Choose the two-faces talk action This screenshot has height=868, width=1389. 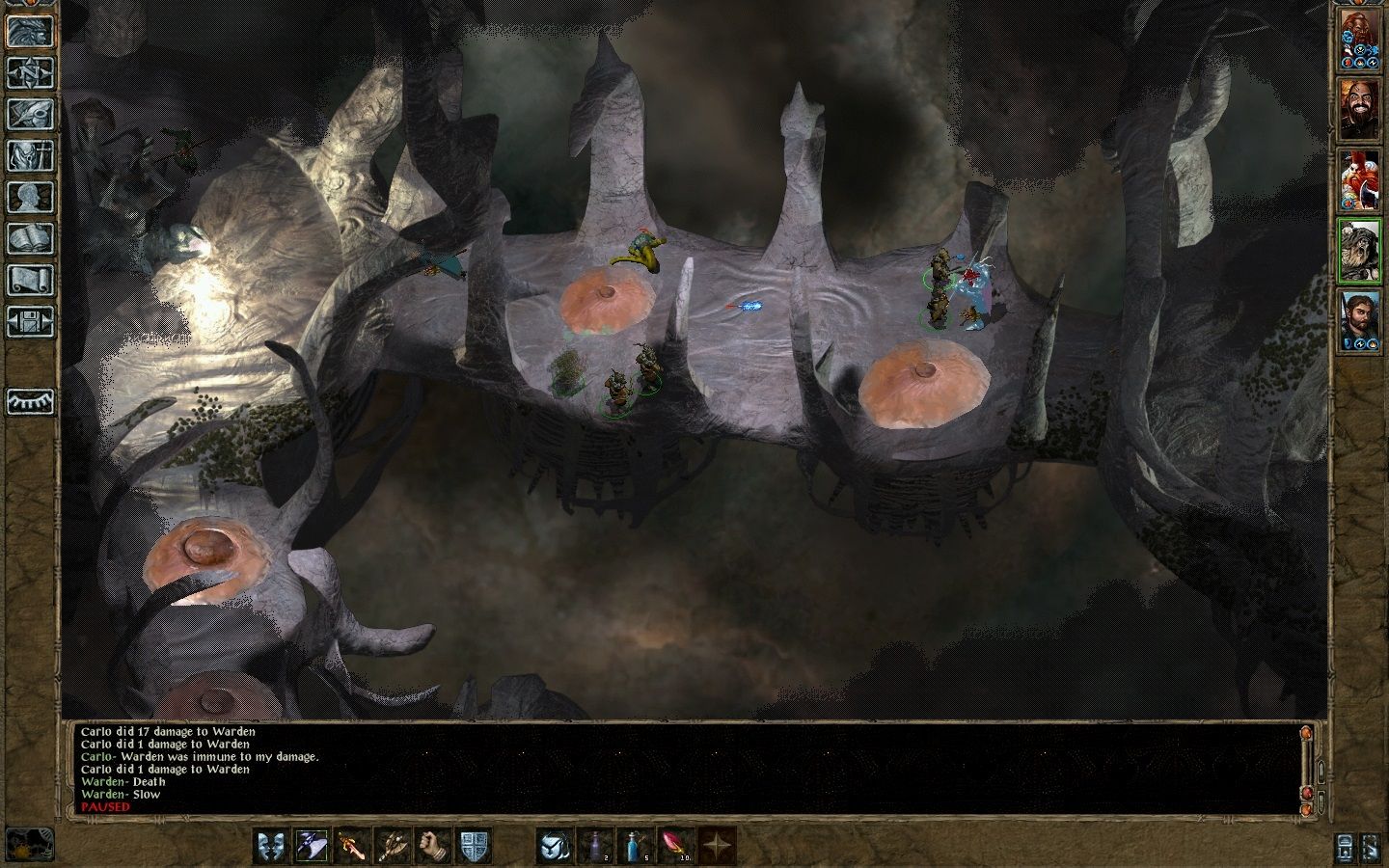point(271,846)
